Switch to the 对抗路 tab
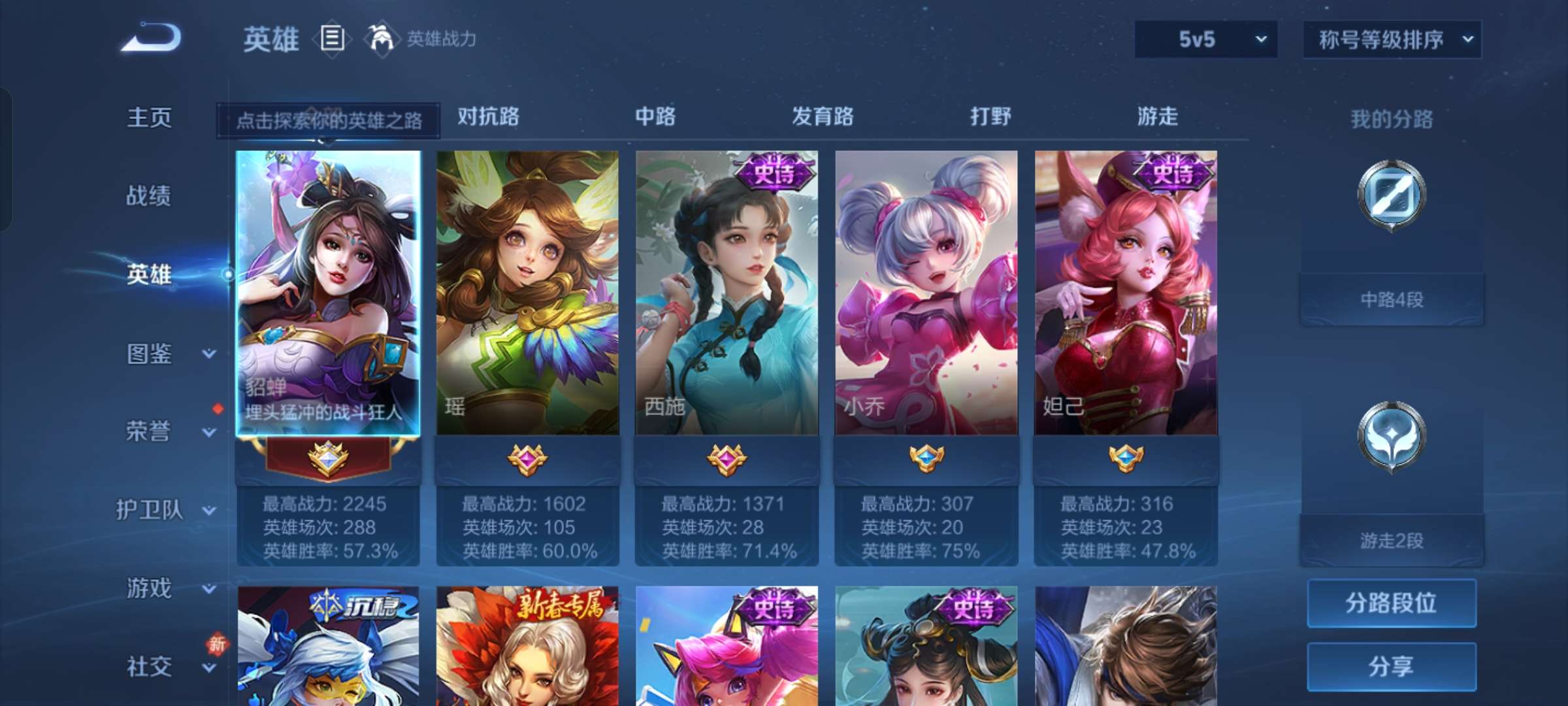The image size is (1568, 706). click(x=487, y=118)
